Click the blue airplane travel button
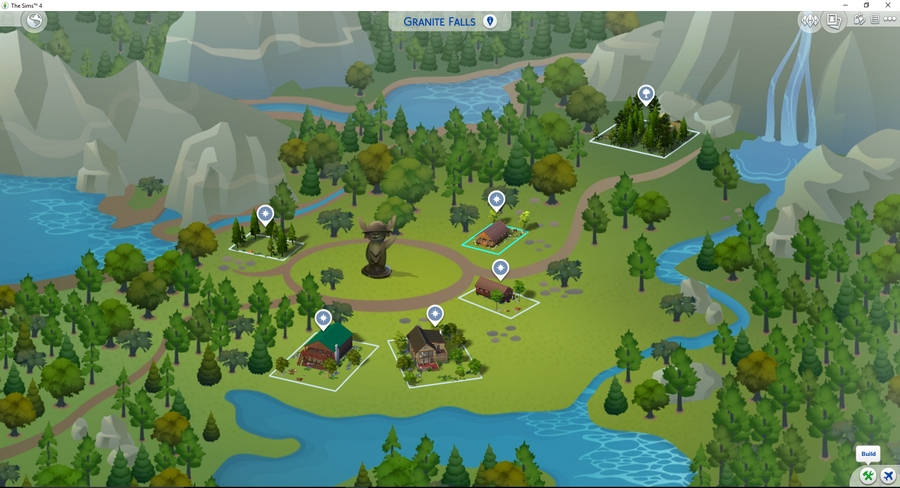Viewport: 900px width, 488px height. click(x=888, y=474)
